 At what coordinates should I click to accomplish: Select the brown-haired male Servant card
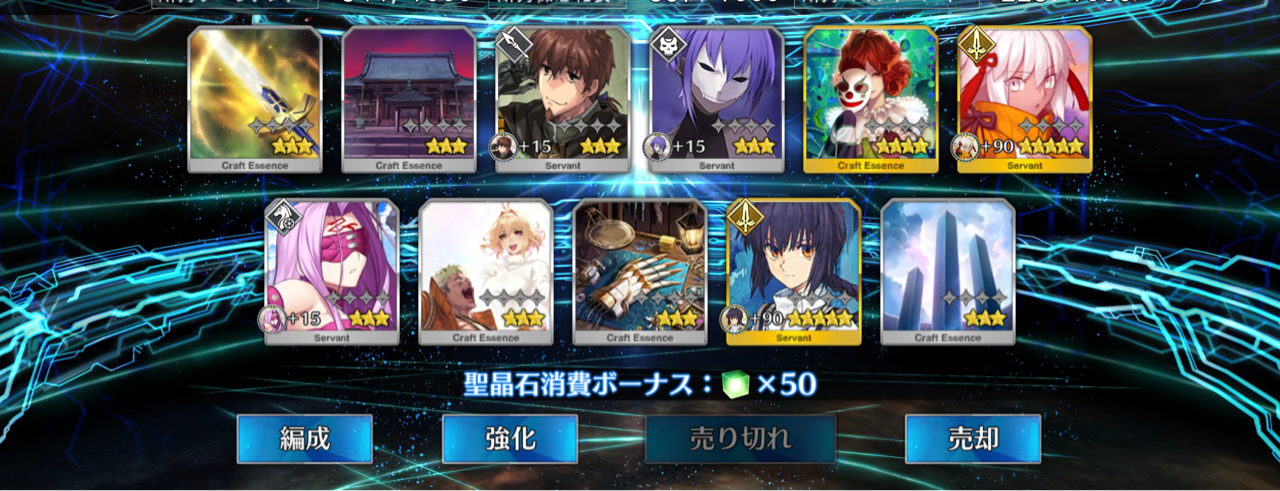coord(563,99)
